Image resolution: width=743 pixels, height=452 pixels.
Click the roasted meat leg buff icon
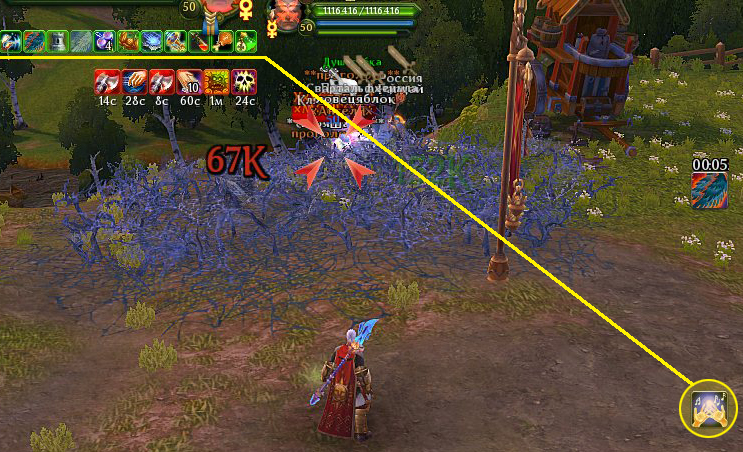click(223, 41)
